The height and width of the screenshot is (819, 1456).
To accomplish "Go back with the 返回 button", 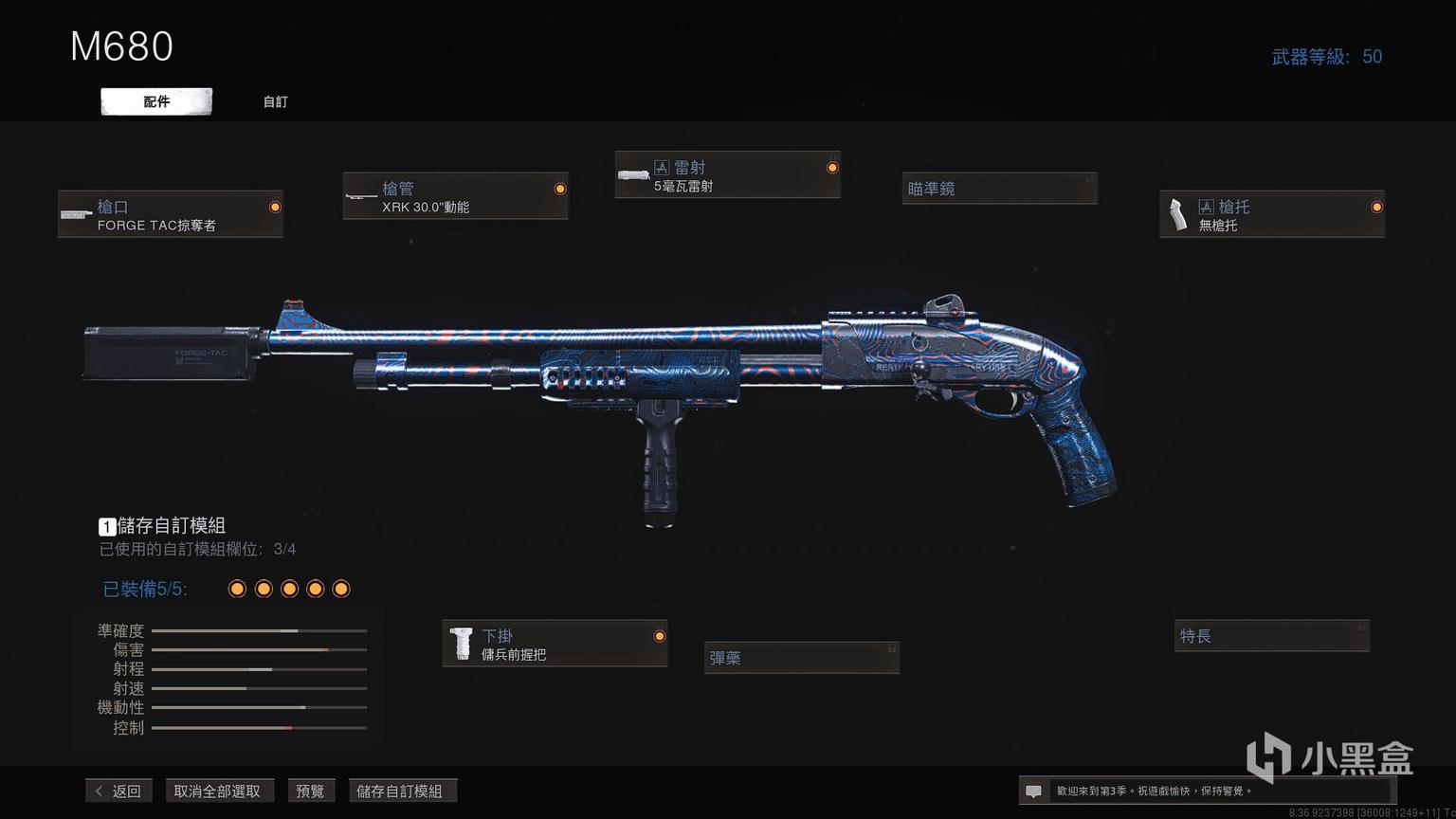I will click(118, 791).
